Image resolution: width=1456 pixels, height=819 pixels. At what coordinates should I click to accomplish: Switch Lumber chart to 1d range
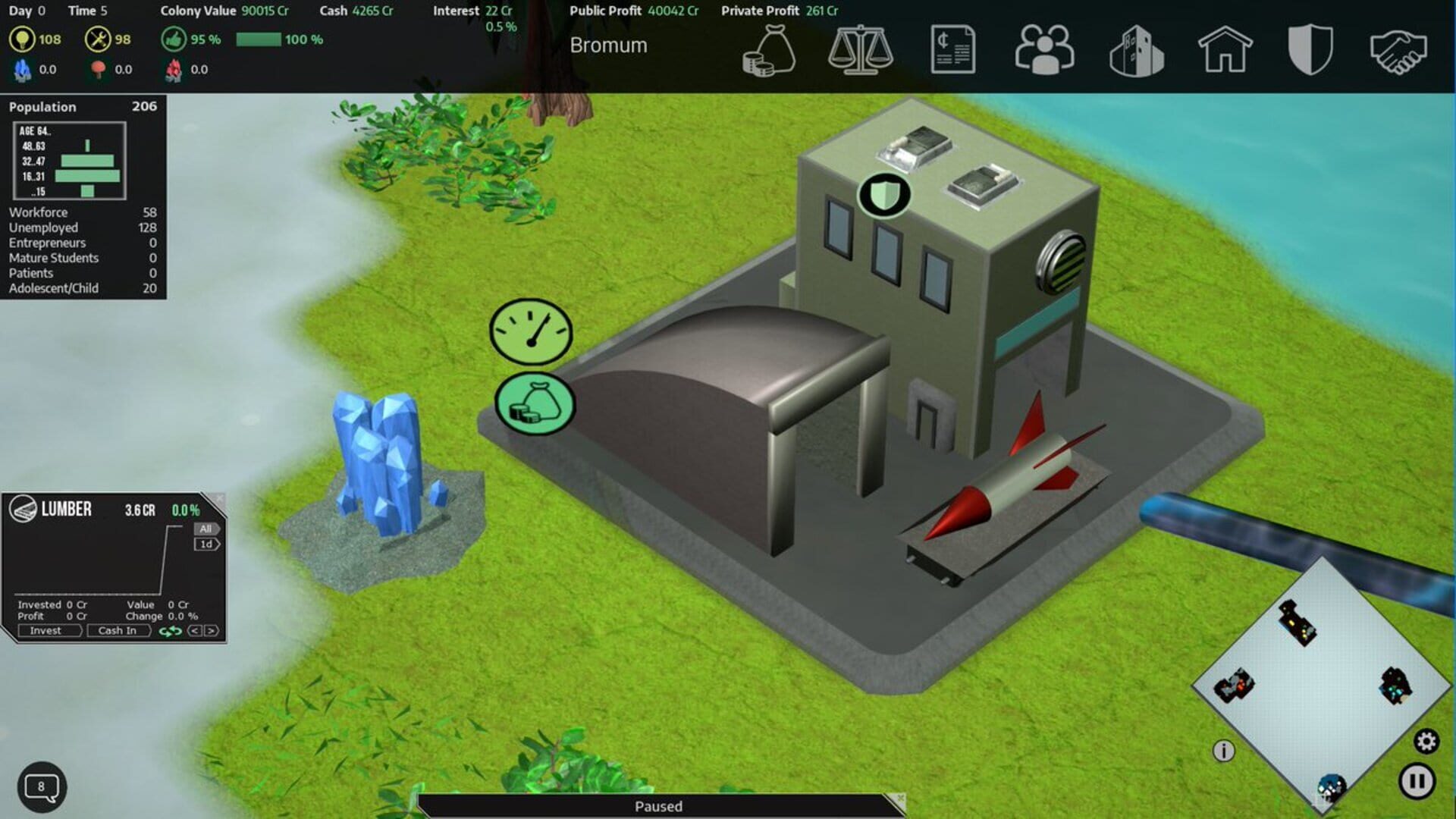pyautogui.click(x=206, y=544)
